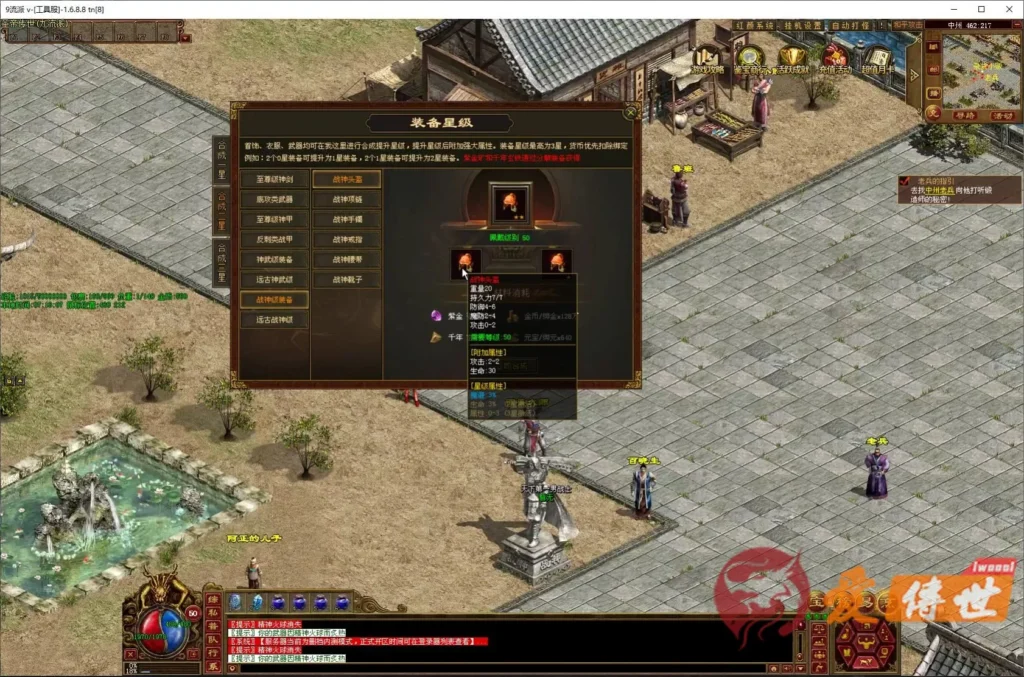
Task: Select the right material helmet slot
Action: (557, 262)
